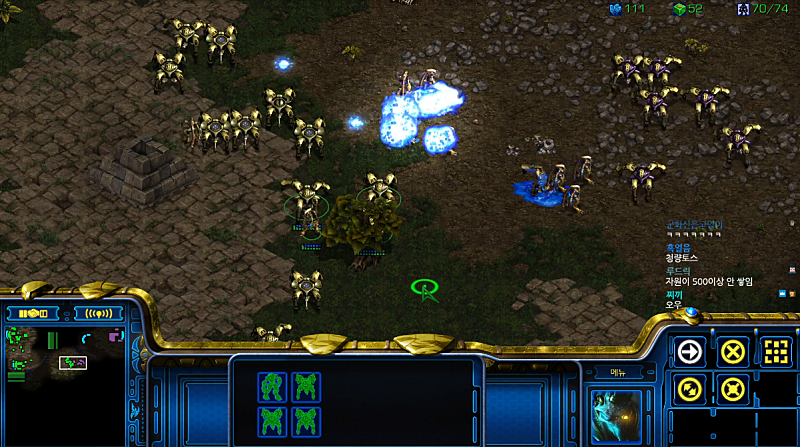Issue the Move command
This screenshot has width=800, height=447.
pyautogui.click(x=690, y=351)
